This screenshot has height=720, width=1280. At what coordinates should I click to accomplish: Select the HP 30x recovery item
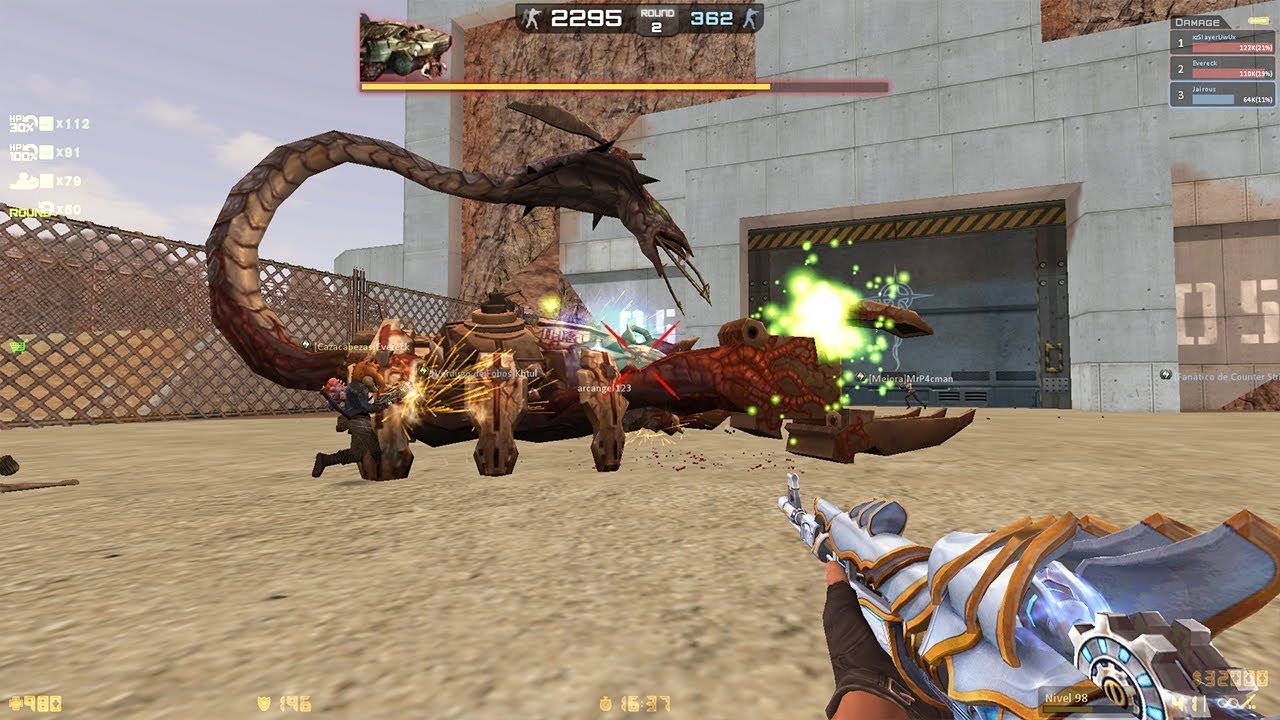28,124
